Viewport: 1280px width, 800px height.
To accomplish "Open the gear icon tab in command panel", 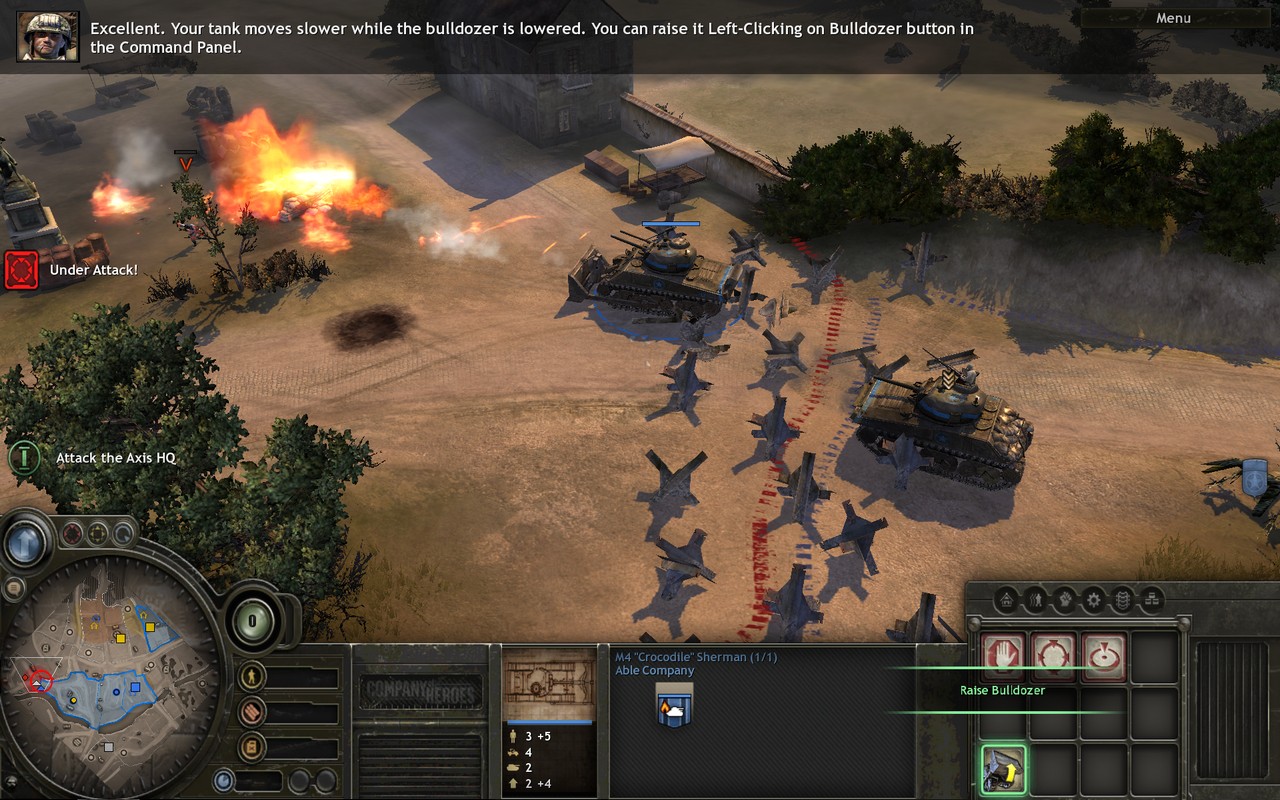I will click(x=1094, y=600).
